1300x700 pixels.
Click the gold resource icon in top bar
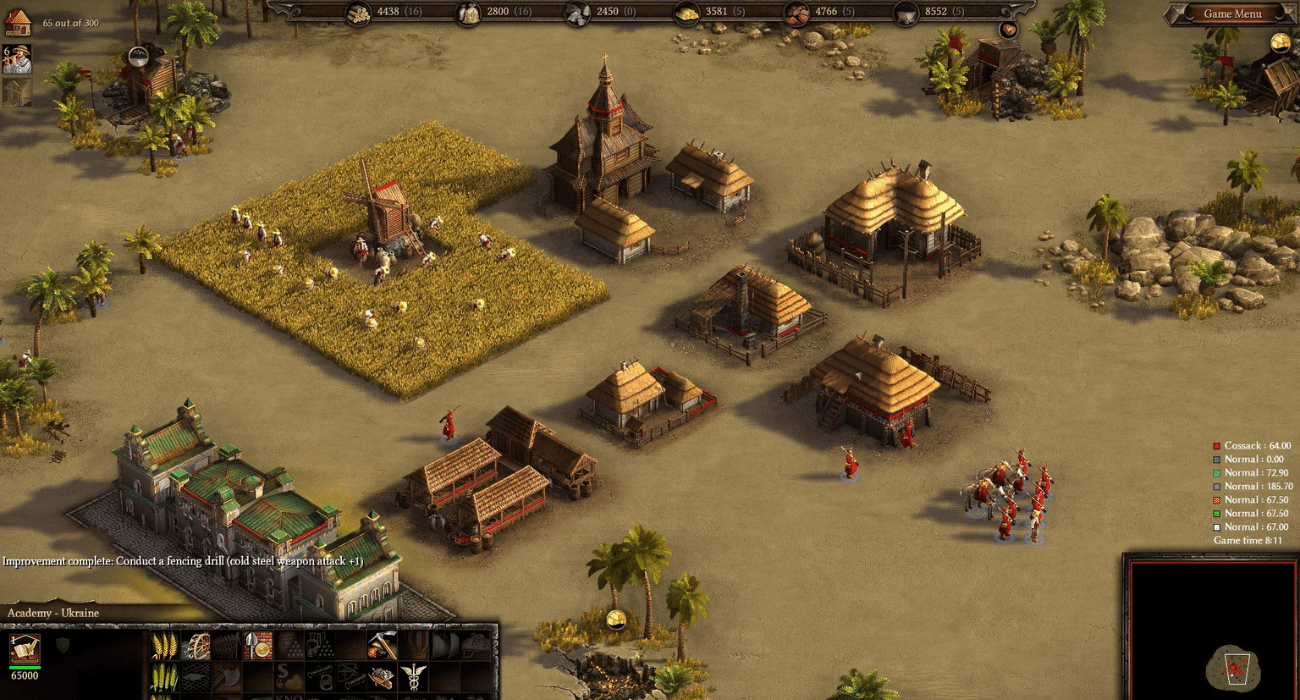687,14
